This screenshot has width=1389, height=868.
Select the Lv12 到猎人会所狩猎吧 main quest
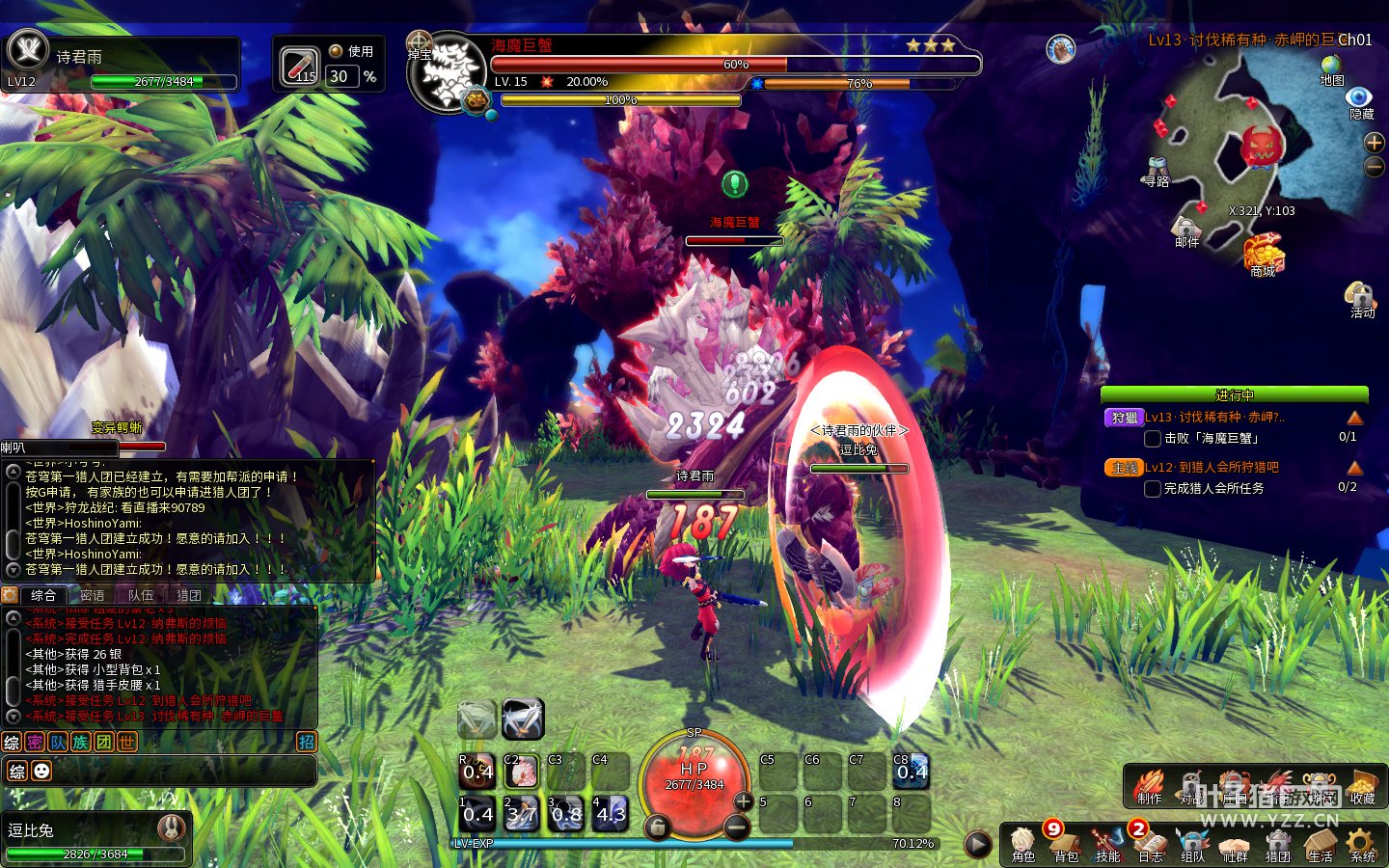1212,468
